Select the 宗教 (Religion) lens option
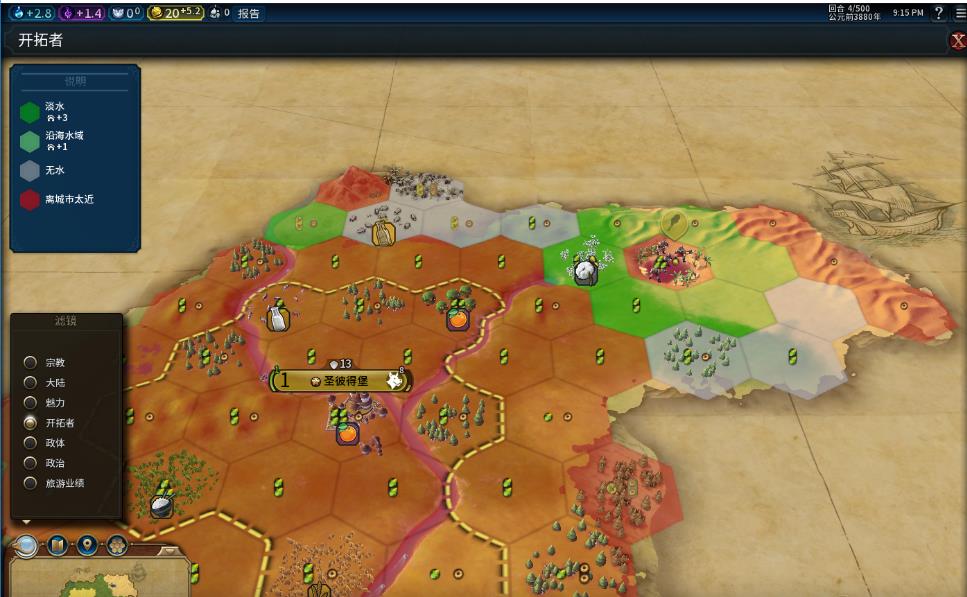 (31, 362)
